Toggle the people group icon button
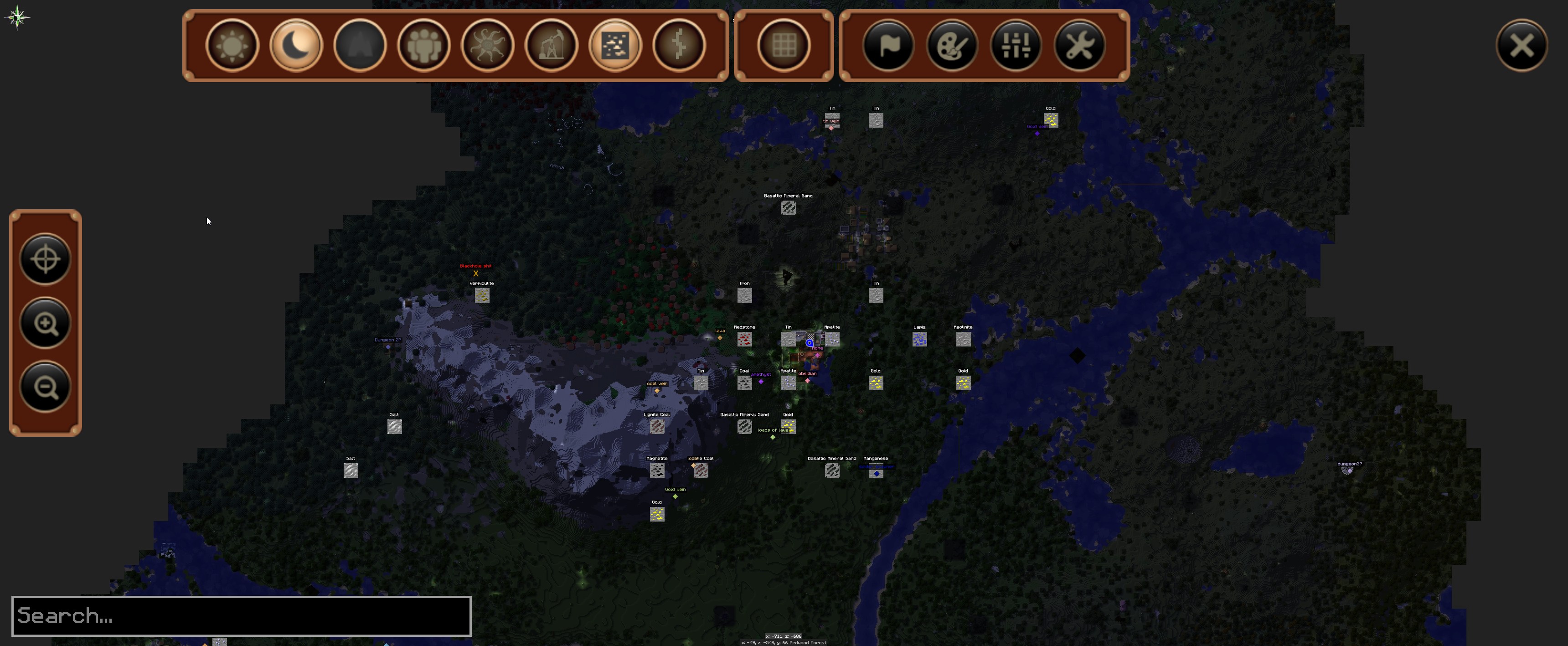 (423, 45)
